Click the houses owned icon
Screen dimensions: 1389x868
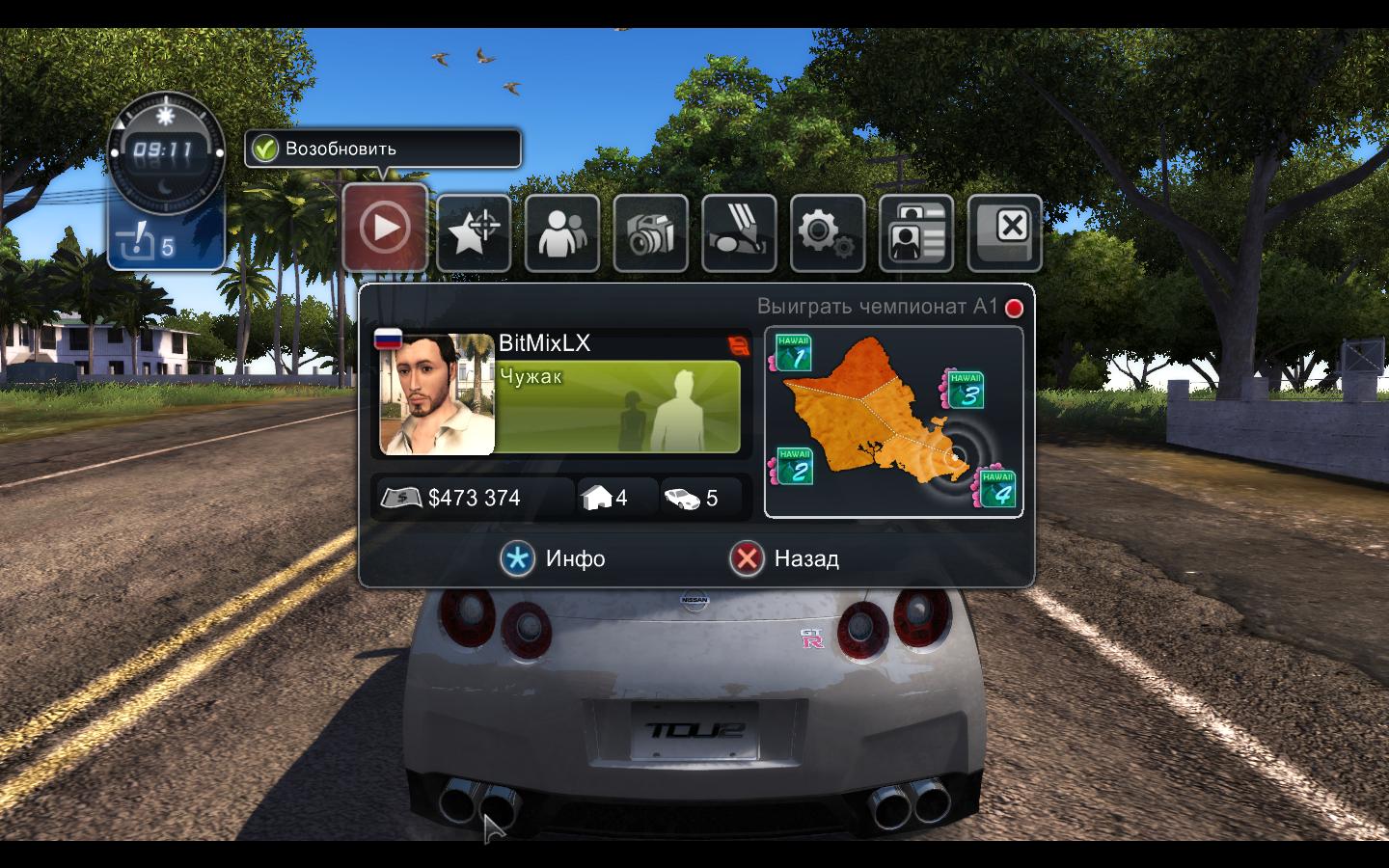(597, 498)
